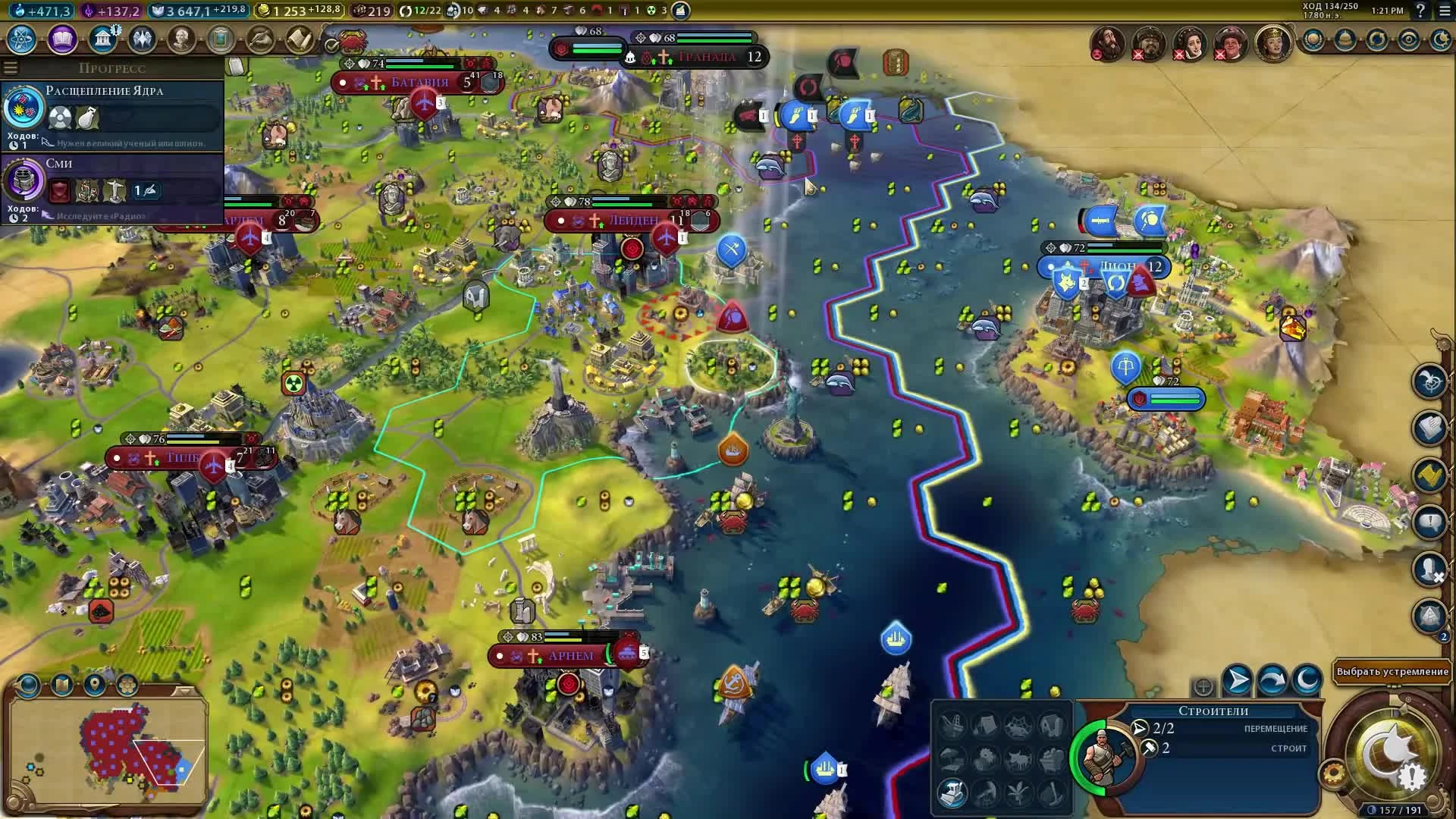Image resolution: width=1456 pixels, height=819 pixels.
Task: Select the mine improvement in builder panel
Action: [1056, 795]
